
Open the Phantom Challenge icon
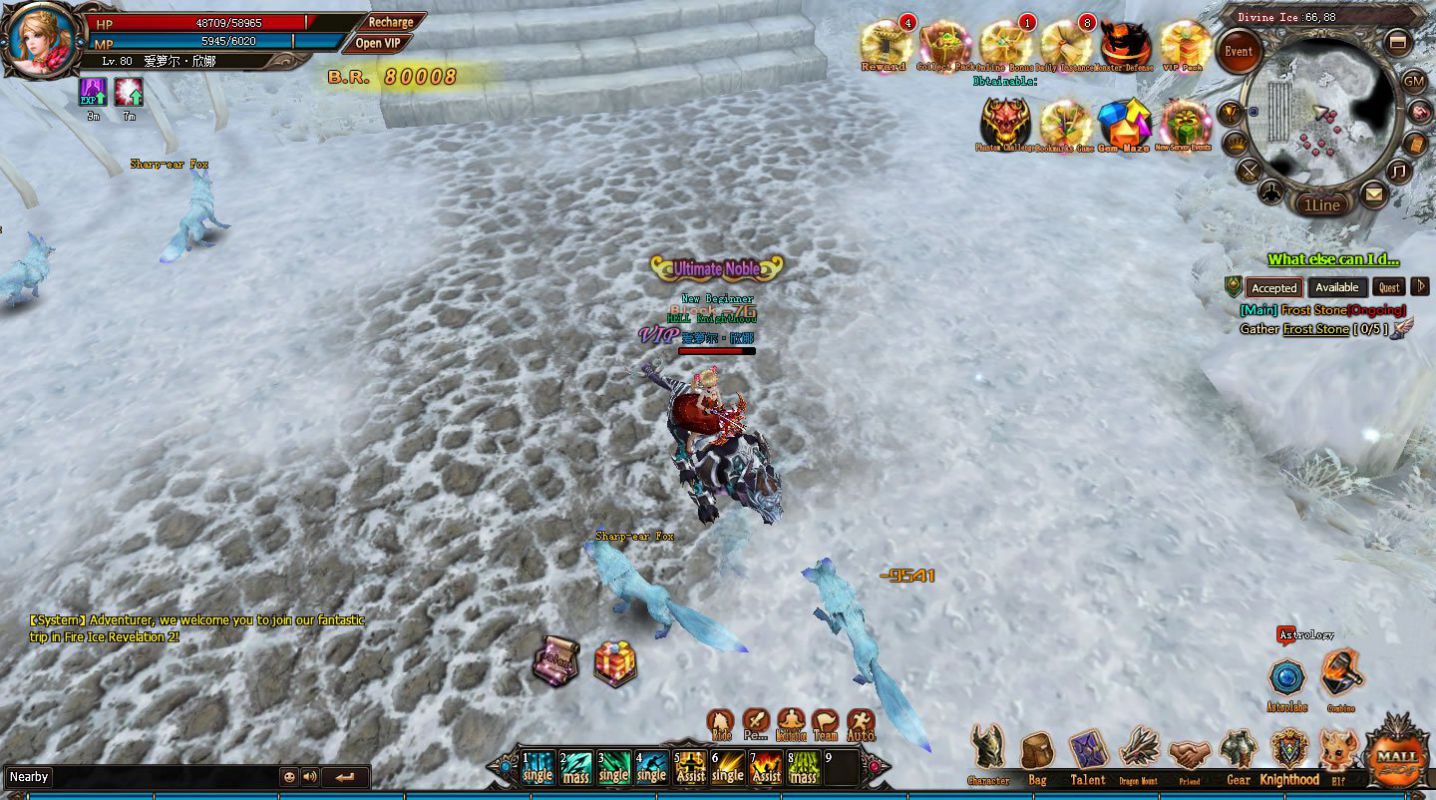pyautogui.click(x=1004, y=123)
